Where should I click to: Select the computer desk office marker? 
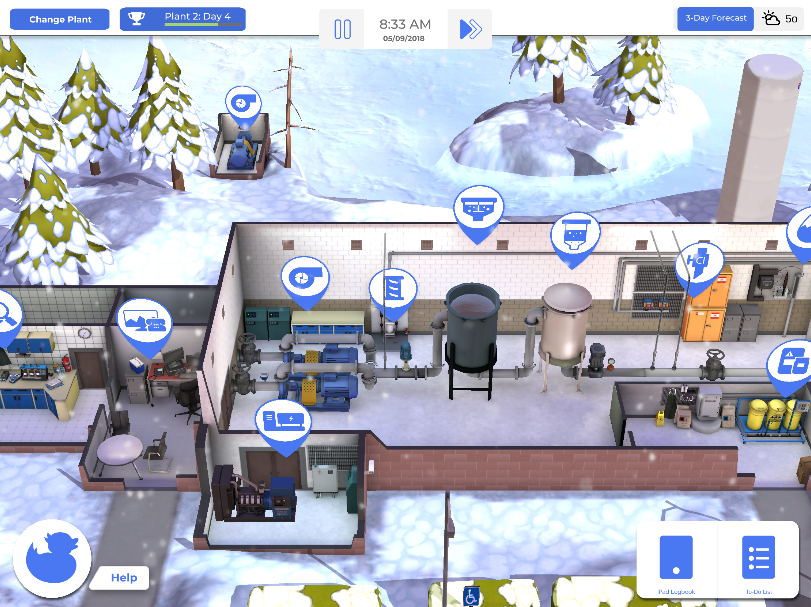pos(145,322)
